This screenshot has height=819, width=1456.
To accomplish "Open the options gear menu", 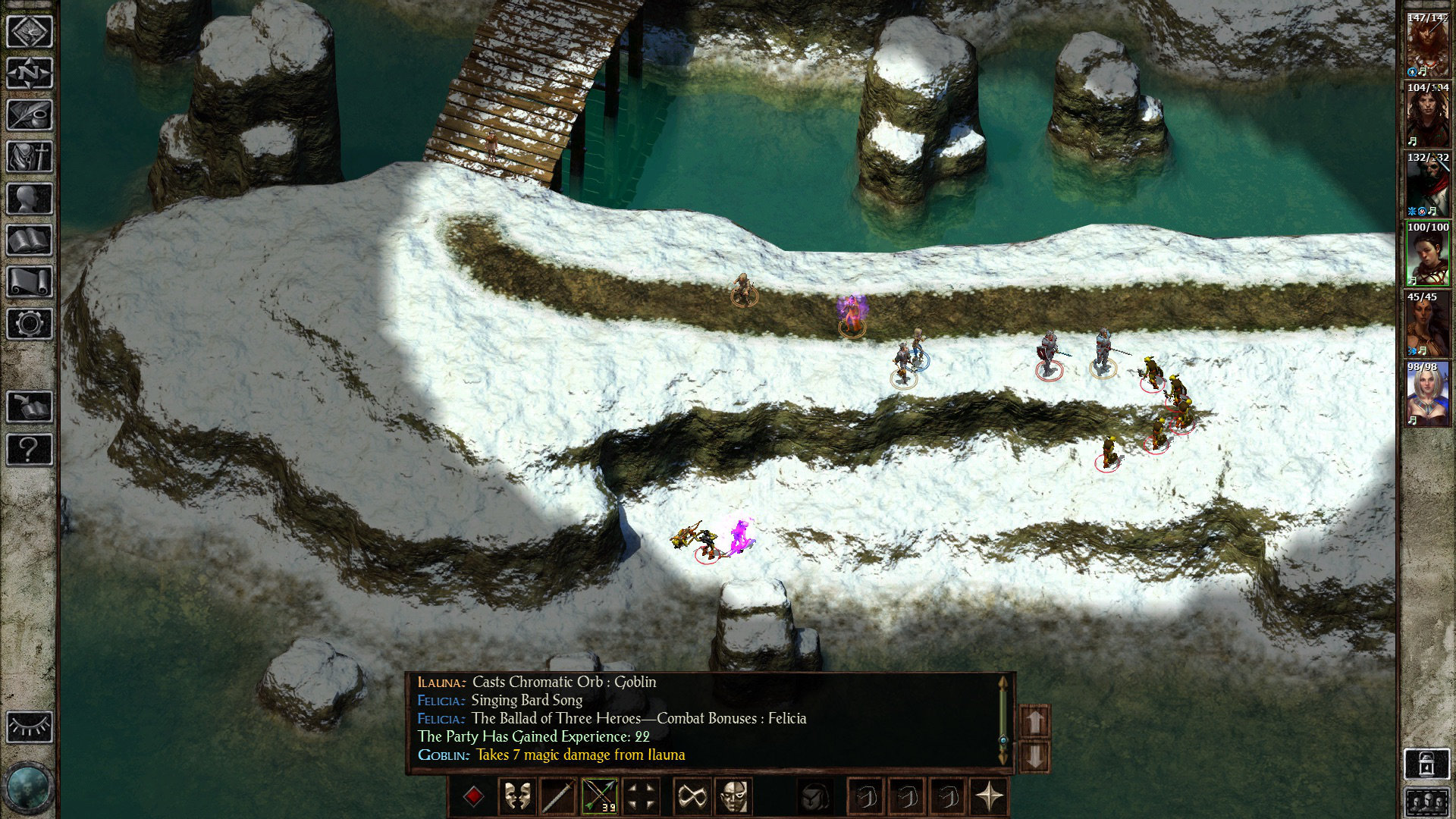I will [30, 324].
